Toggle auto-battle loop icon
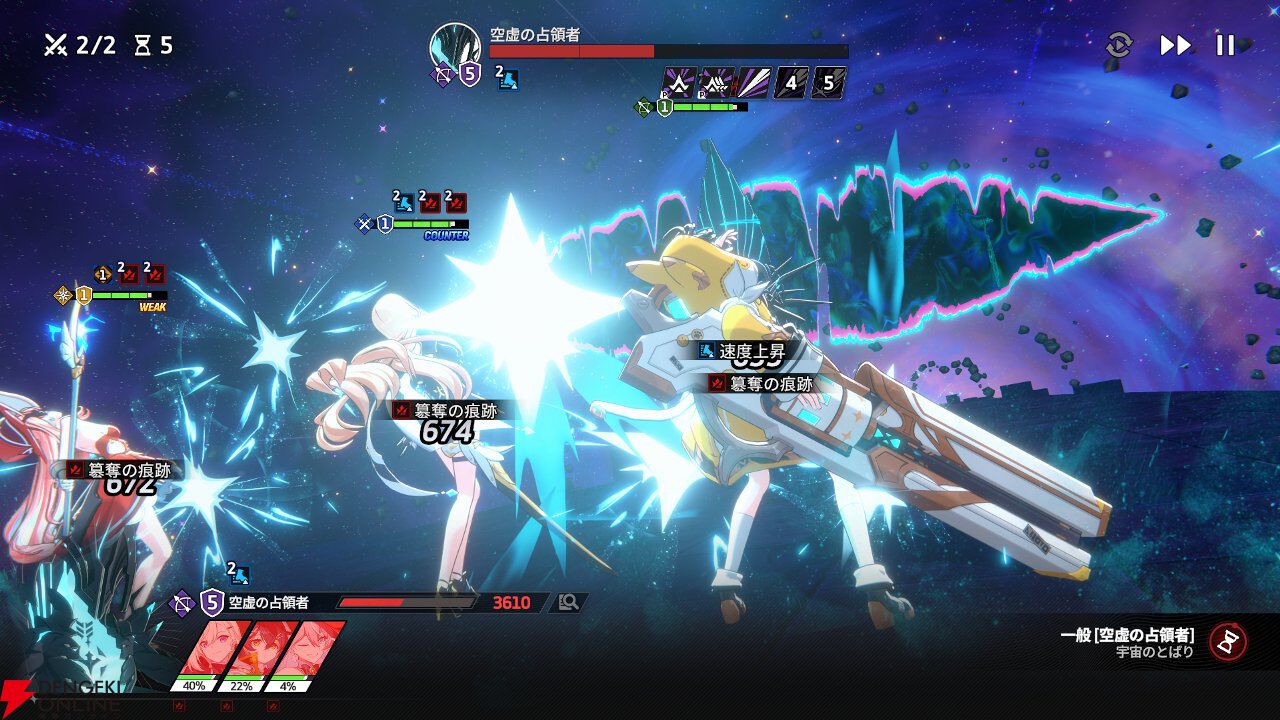 pos(1119,45)
